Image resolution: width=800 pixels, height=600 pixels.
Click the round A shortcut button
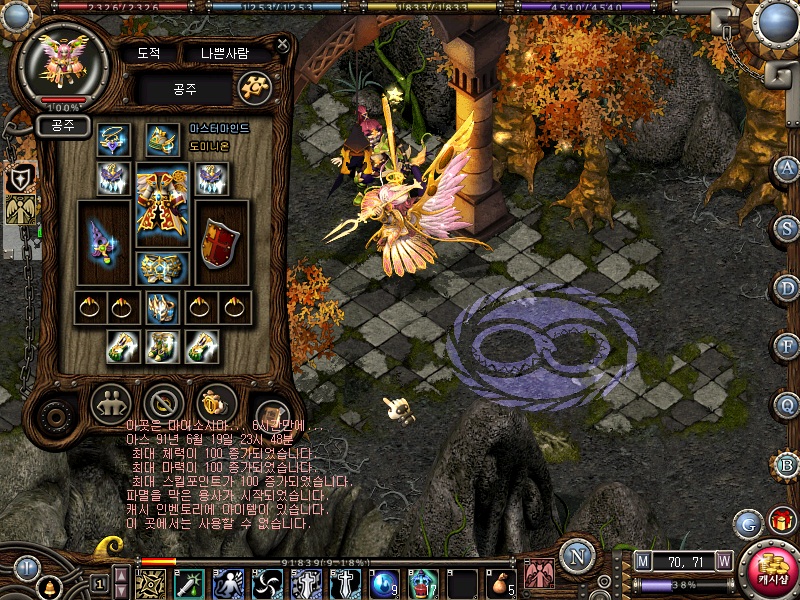click(786, 169)
